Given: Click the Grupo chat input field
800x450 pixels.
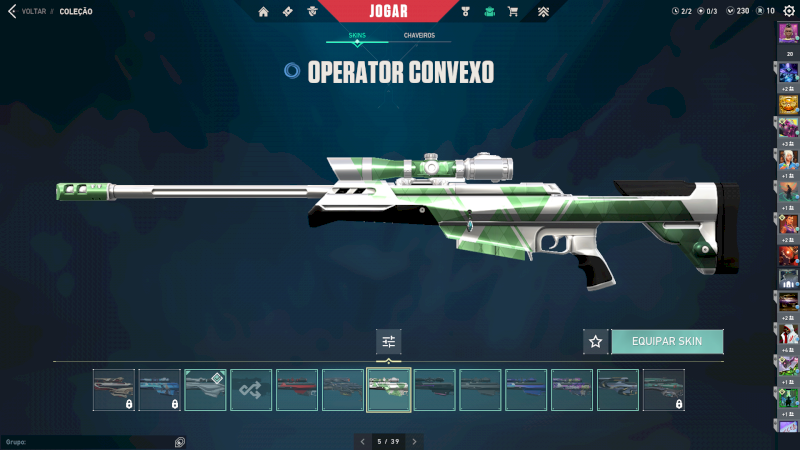Looking at the screenshot, I should (x=90, y=441).
